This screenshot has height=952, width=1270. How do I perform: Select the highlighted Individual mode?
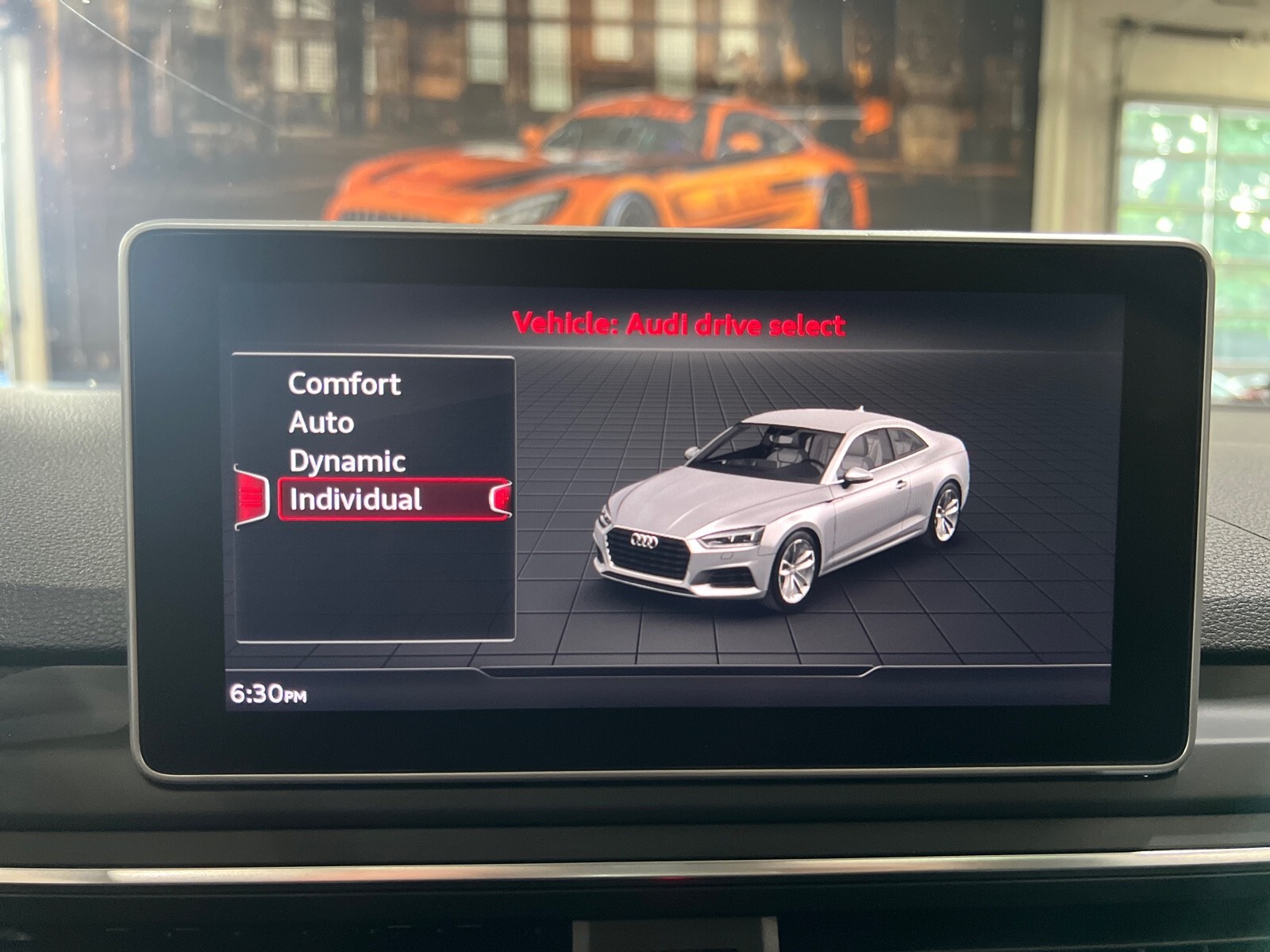[355, 500]
